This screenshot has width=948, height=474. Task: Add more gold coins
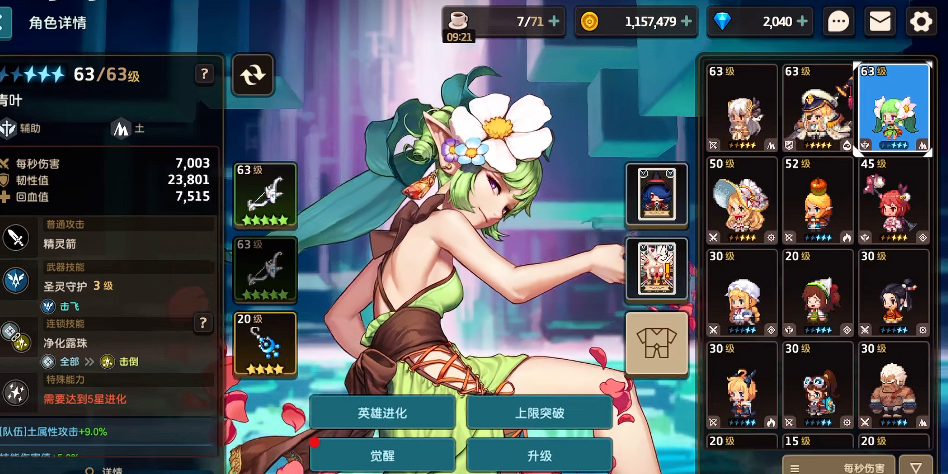tap(691, 21)
